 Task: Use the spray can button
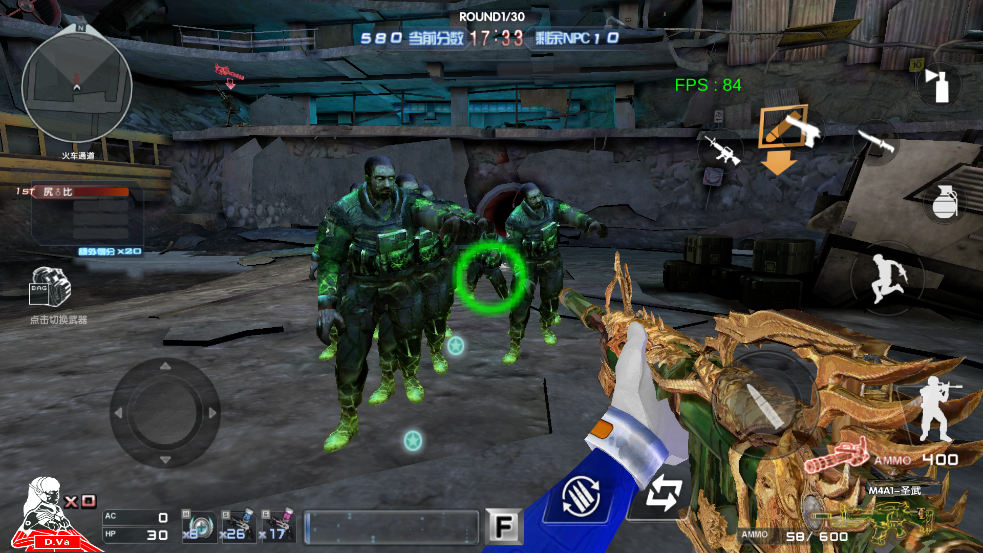tap(938, 86)
